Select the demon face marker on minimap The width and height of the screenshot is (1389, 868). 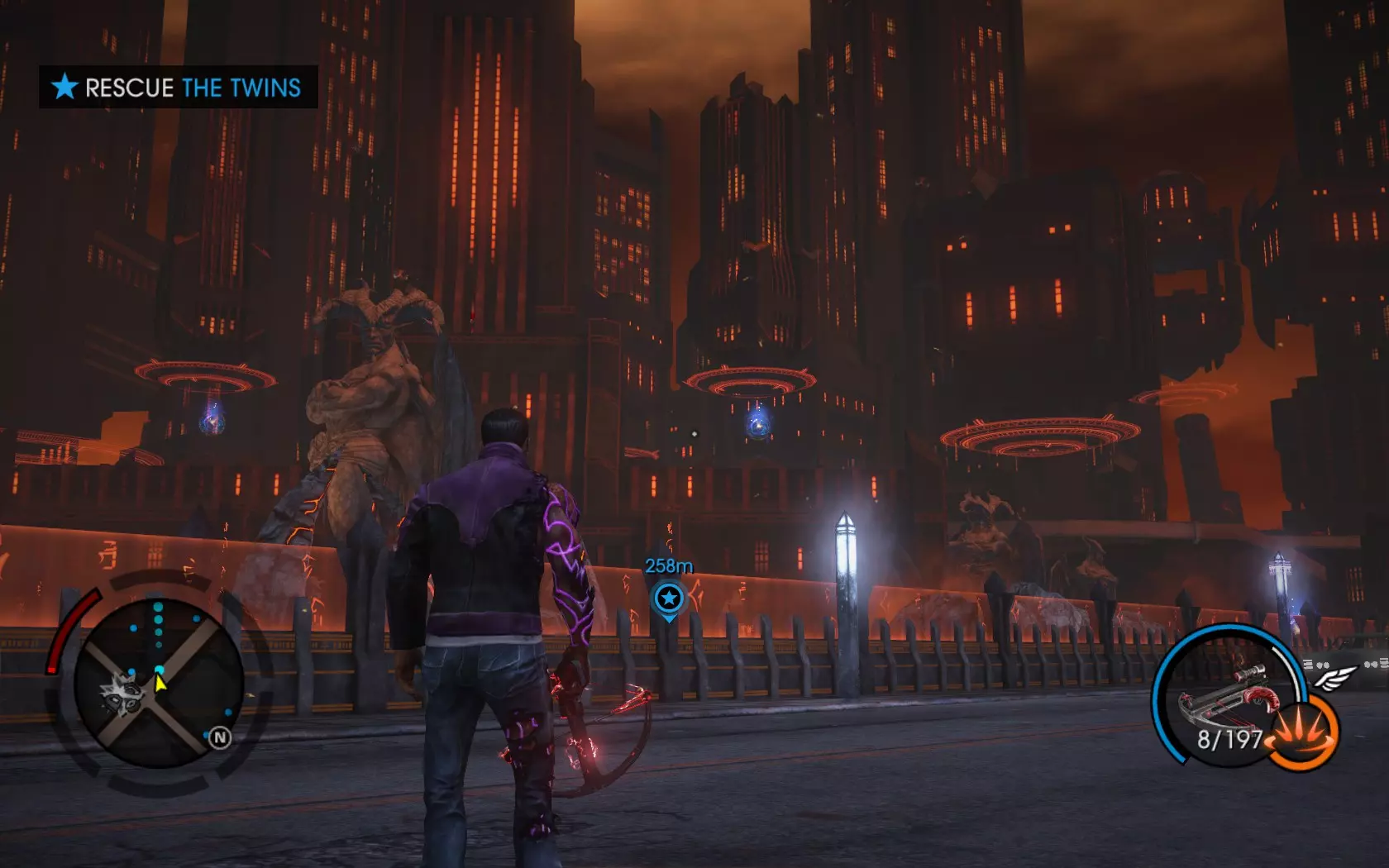tap(122, 693)
